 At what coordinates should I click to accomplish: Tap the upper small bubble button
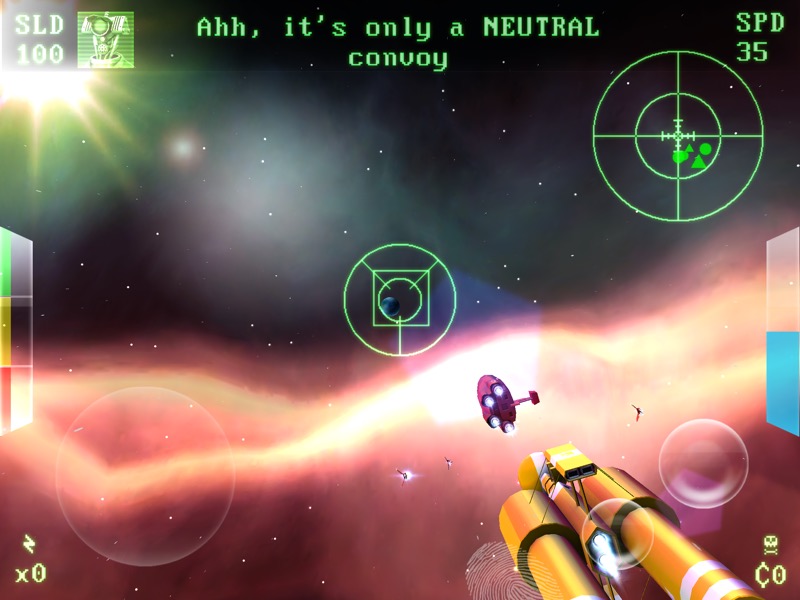coord(703,463)
